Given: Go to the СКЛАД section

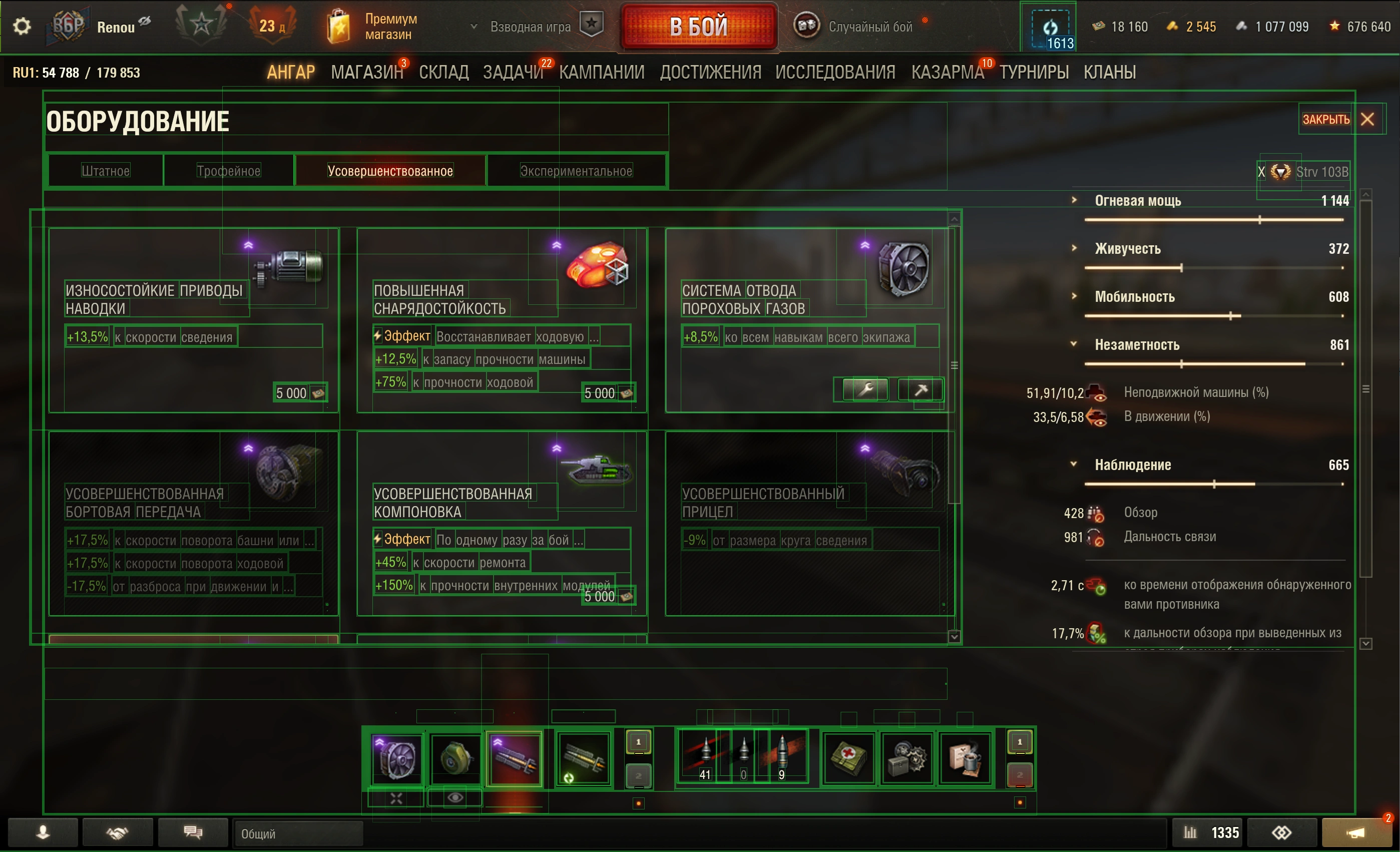Looking at the screenshot, I should coord(443,72).
